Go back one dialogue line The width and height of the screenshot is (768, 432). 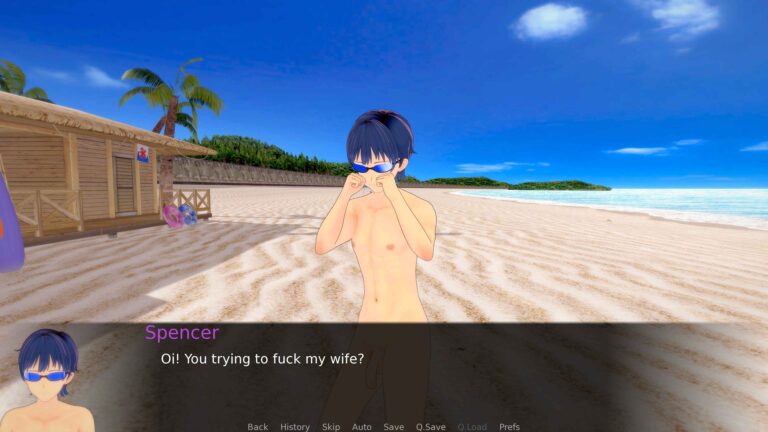(x=258, y=427)
